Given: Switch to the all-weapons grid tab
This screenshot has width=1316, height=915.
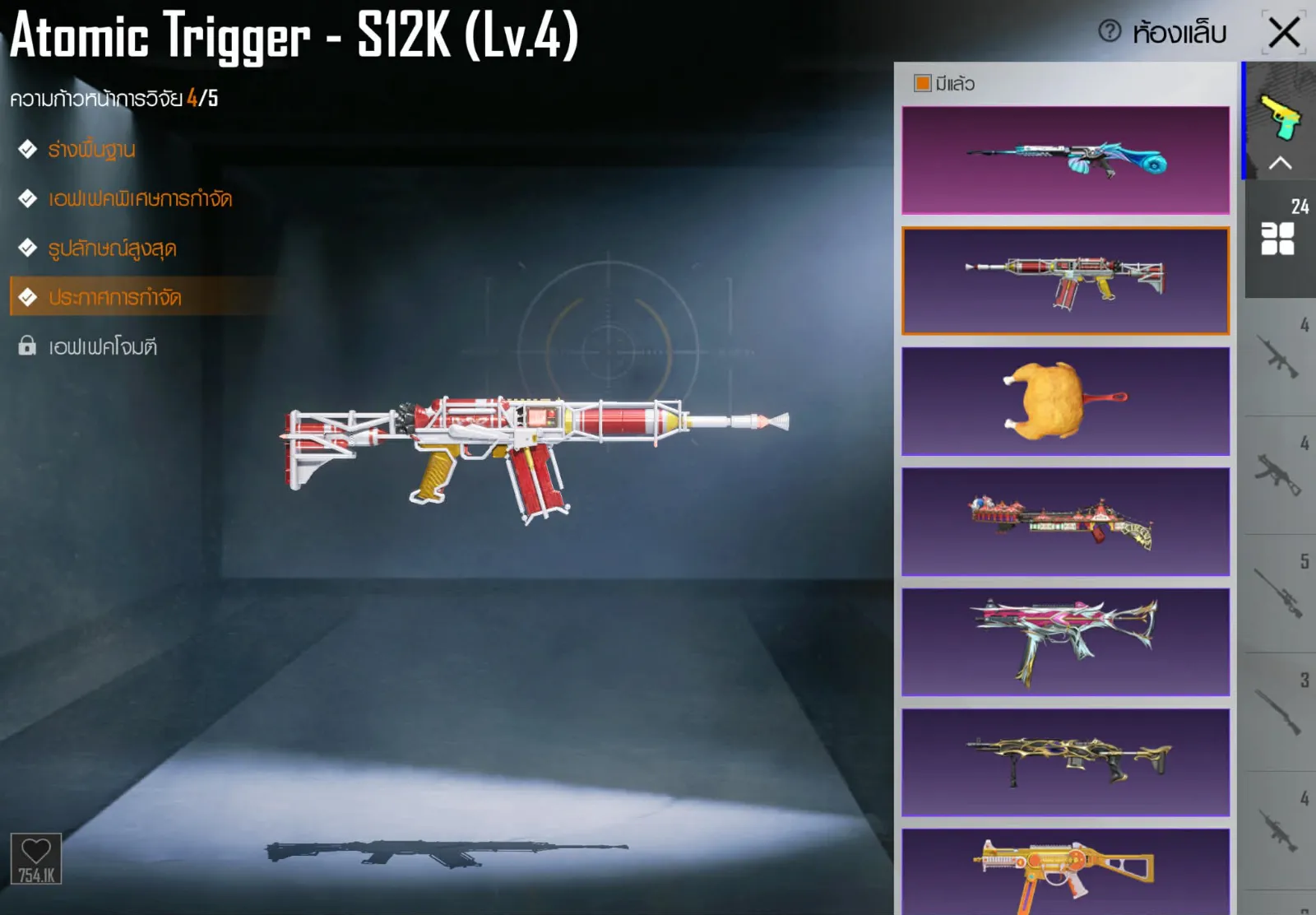Looking at the screenshot, I should (x=1278, y=239).
